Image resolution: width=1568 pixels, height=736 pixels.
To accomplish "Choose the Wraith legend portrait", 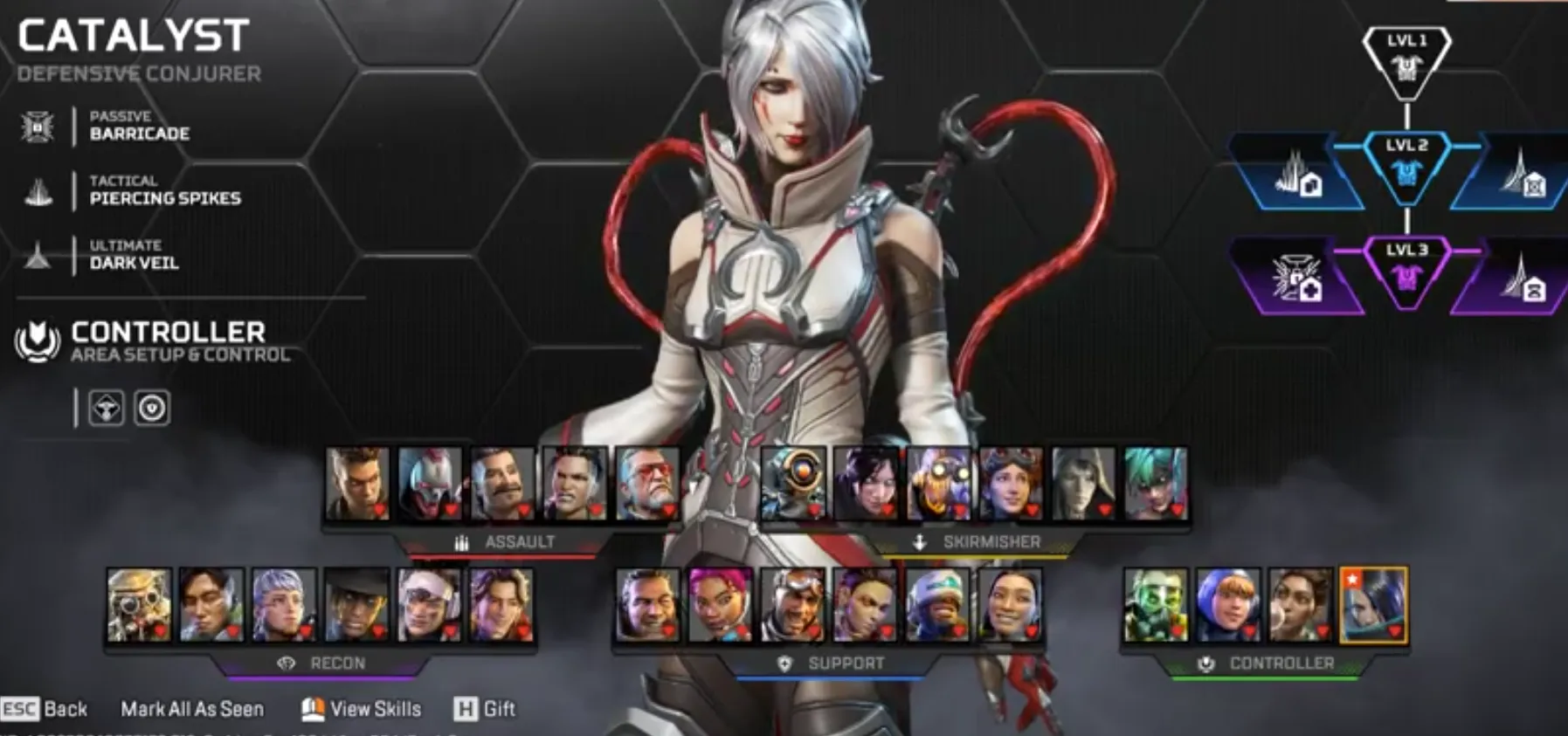I will [867, 484].
